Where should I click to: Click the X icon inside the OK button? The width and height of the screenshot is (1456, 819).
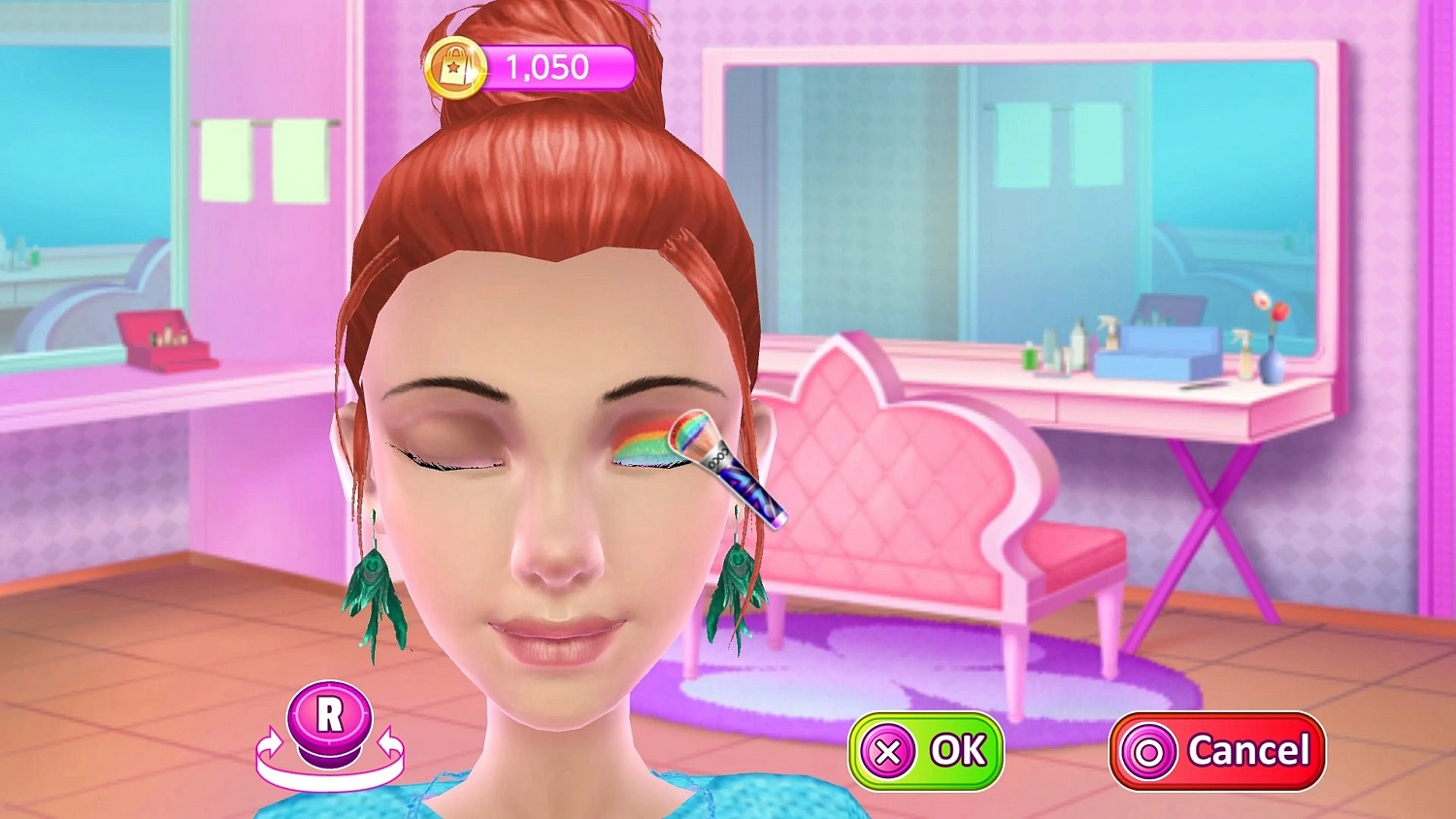coord(888,749)
